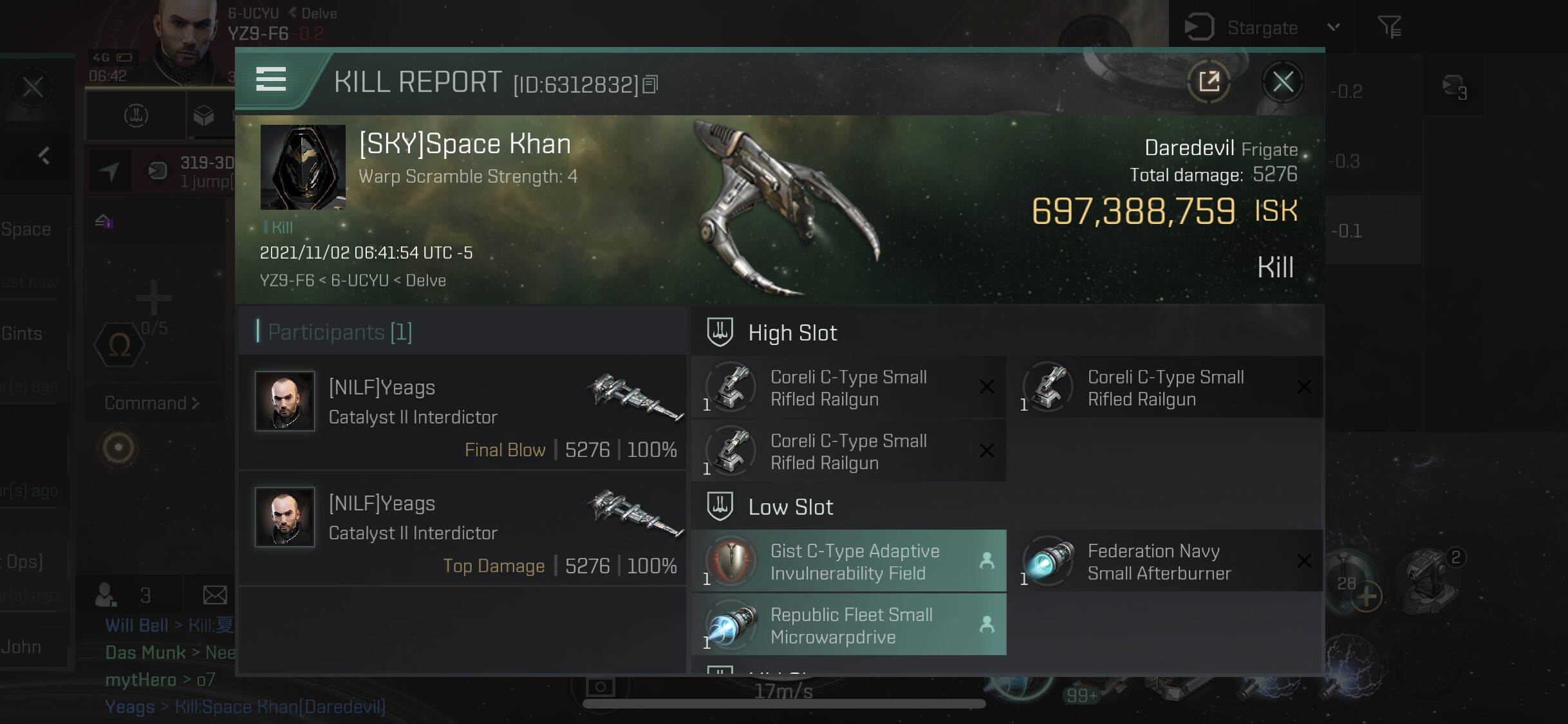Viewport: 1568px width, 724px height.
Task: Select the Top Damage participant Yeags row
Action: (462, 529)
